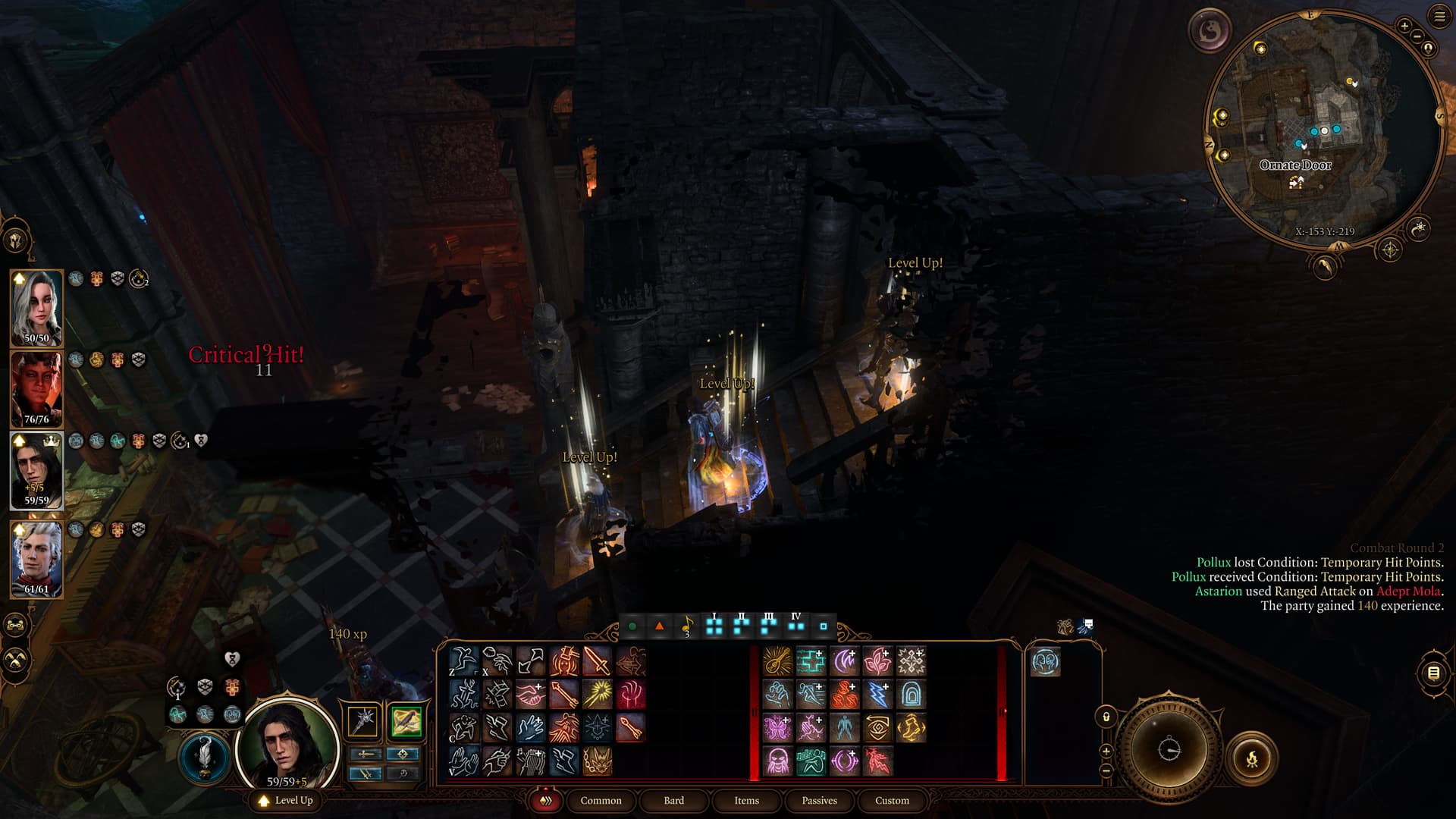The image size is (1456, 819).
Task: Switch to the Bard hotbar tab
Action: 673,800
